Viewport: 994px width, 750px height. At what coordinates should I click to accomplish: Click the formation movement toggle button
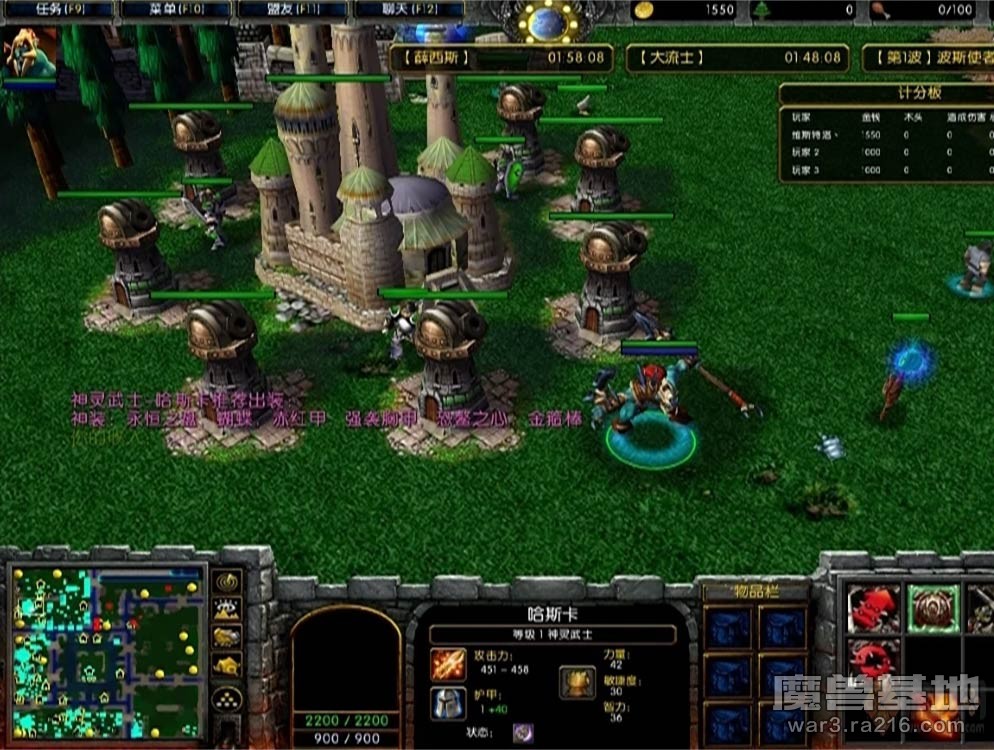pyautogui.click(x=227, y=698)
